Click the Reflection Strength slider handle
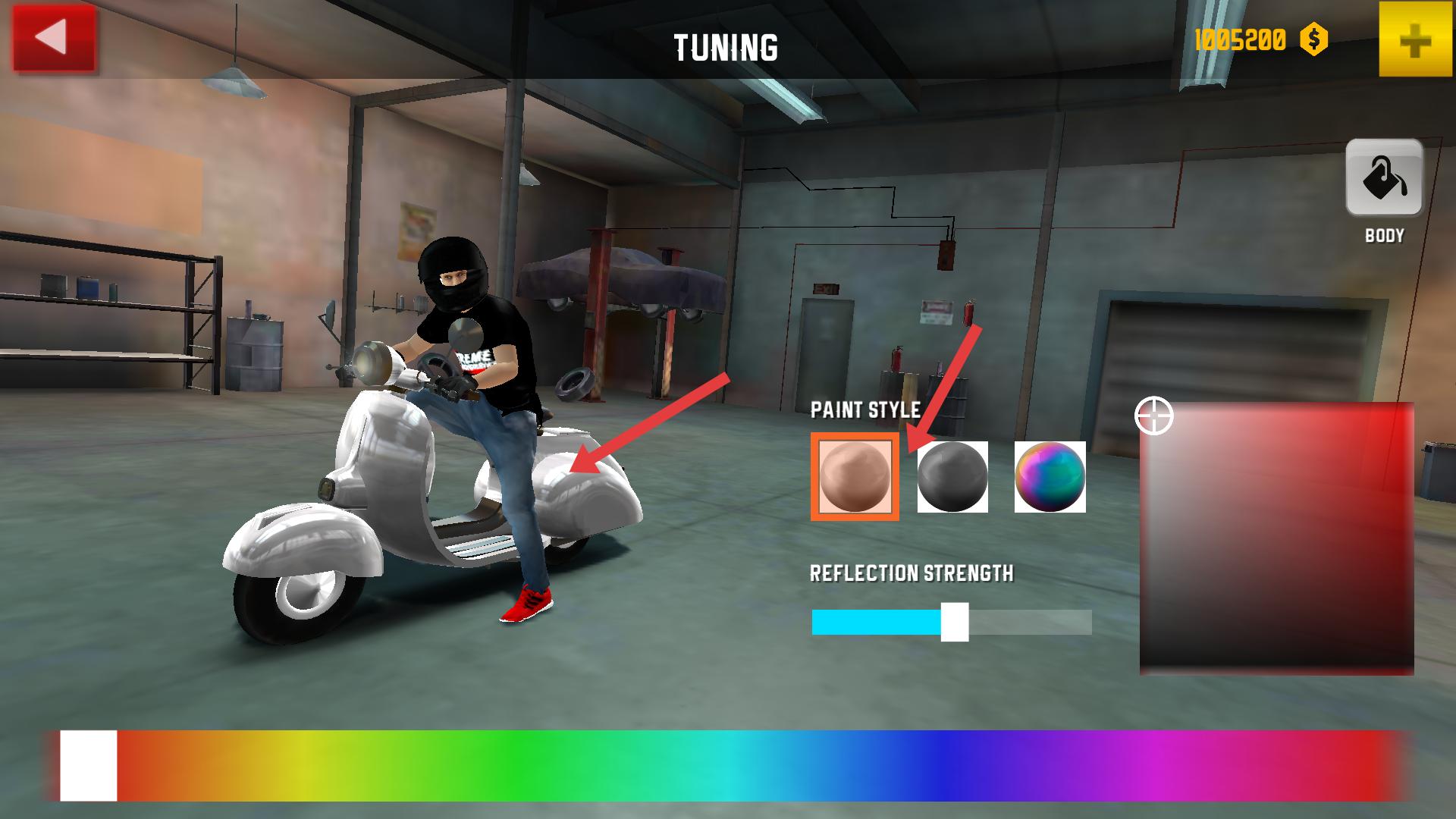This screenshot has width=1456, height=819. click(x=955, y=622)
